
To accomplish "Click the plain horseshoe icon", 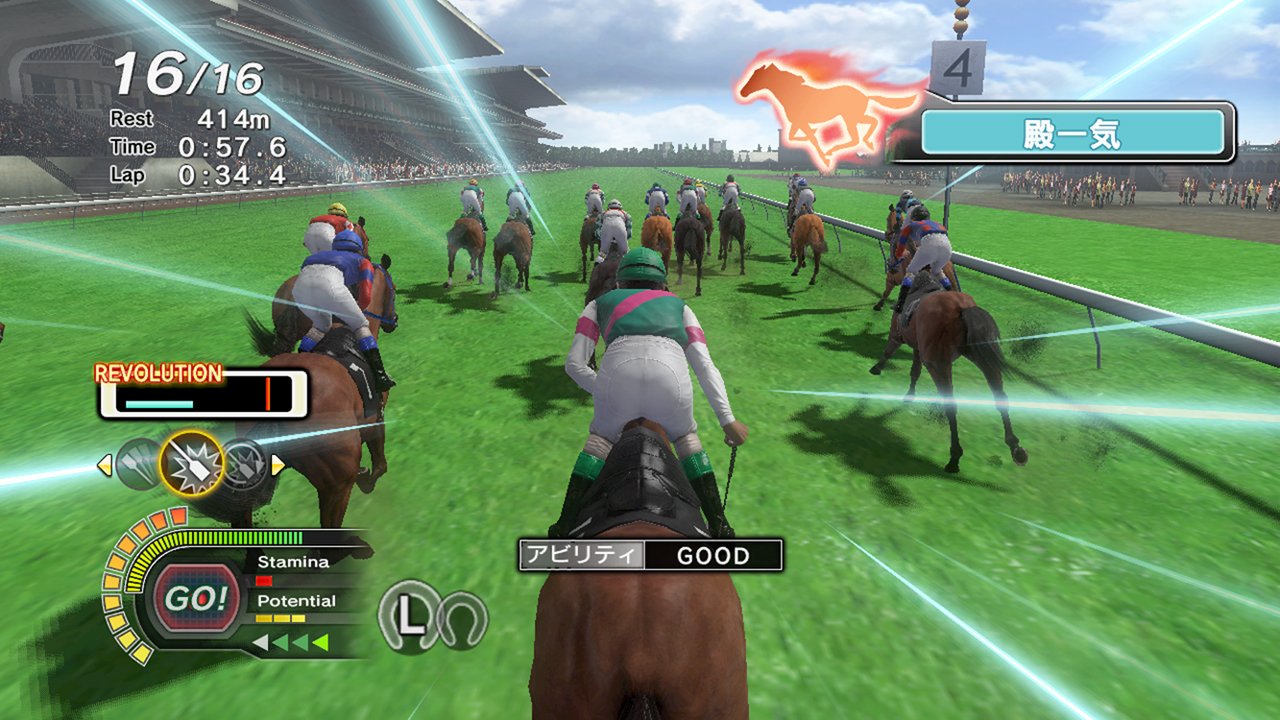I will pyautogui.click(x=462, y=618).
